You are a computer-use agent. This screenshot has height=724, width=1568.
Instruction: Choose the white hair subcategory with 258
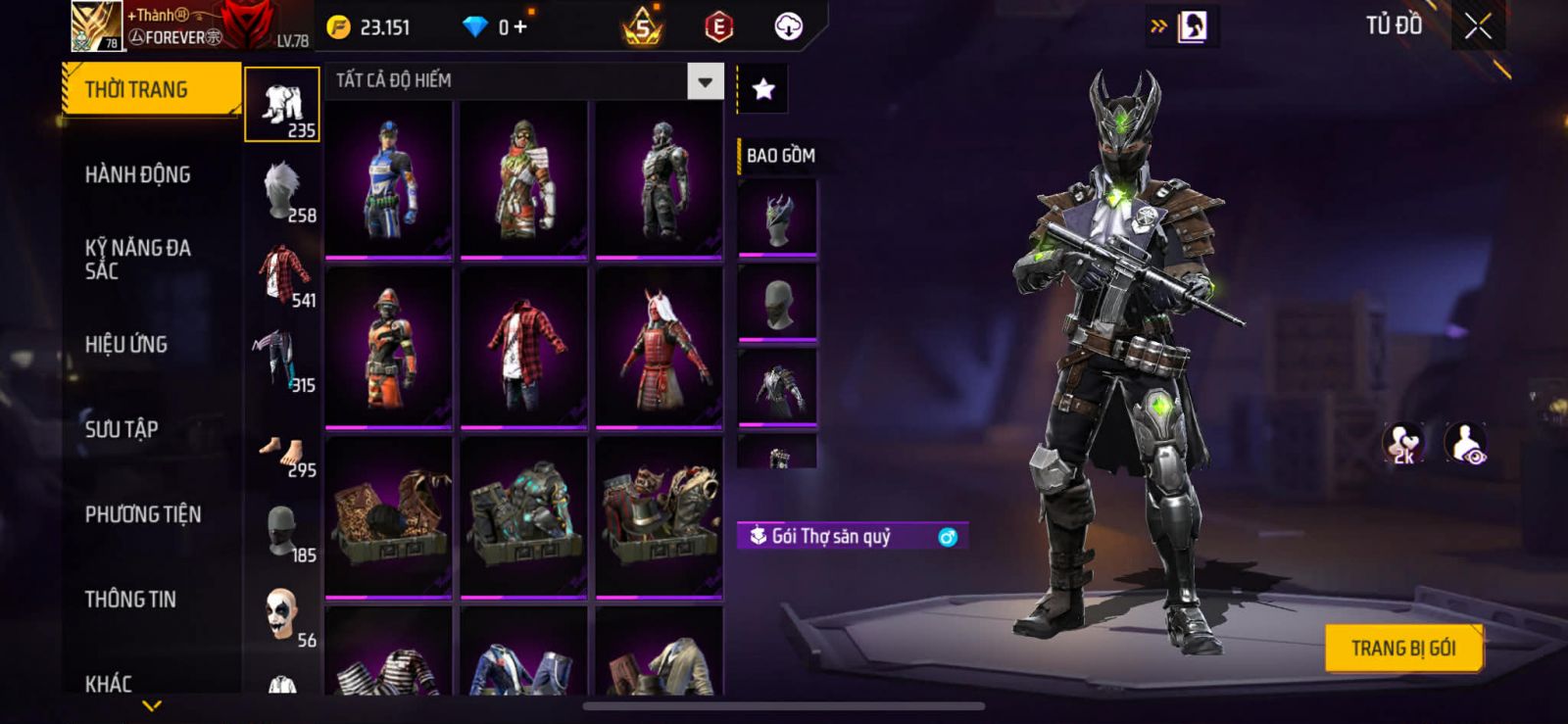[x=282, y=191]
